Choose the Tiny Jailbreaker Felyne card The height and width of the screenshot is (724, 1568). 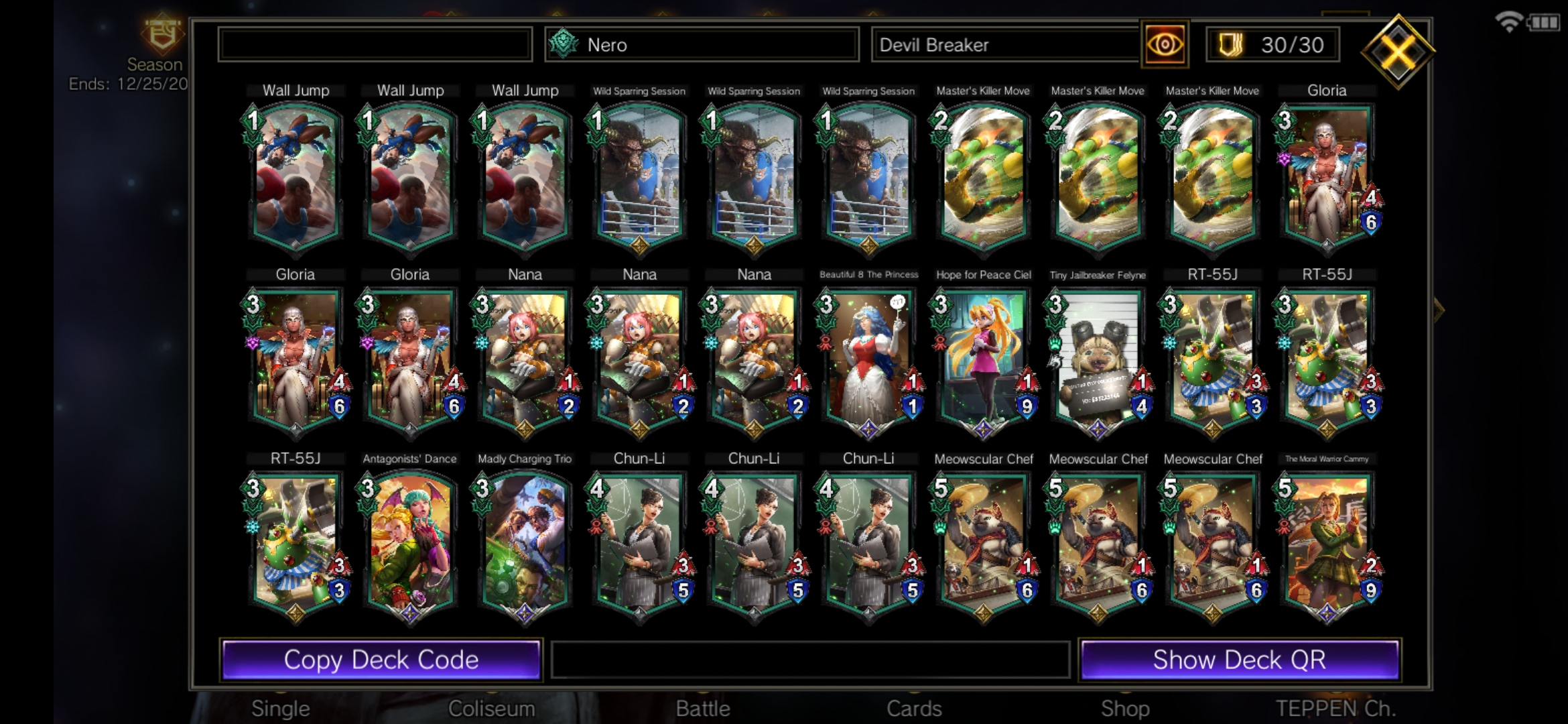pyautogui.click(x=1098, y=360)
